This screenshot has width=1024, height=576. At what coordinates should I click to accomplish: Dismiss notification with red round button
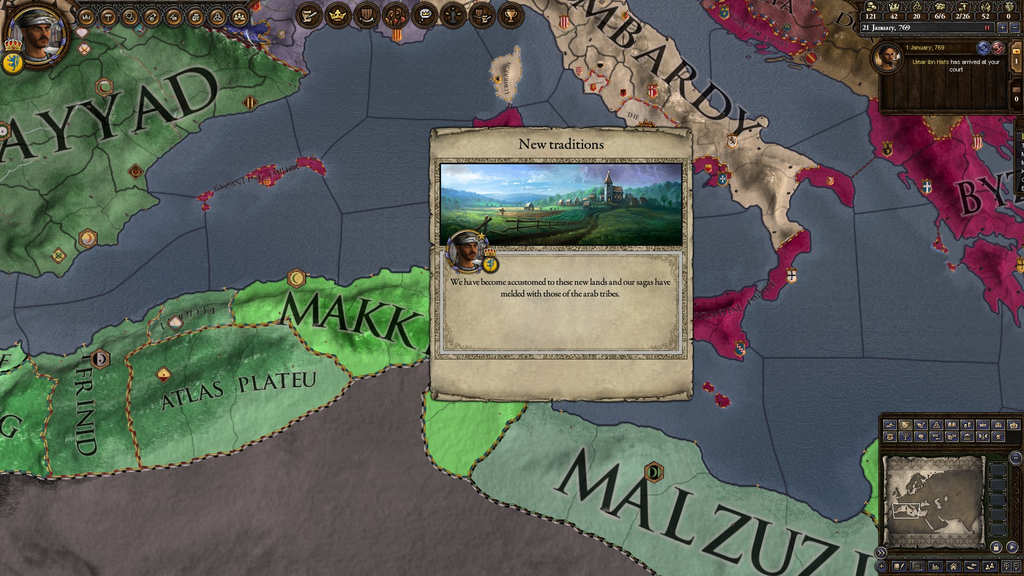(997, 47)
